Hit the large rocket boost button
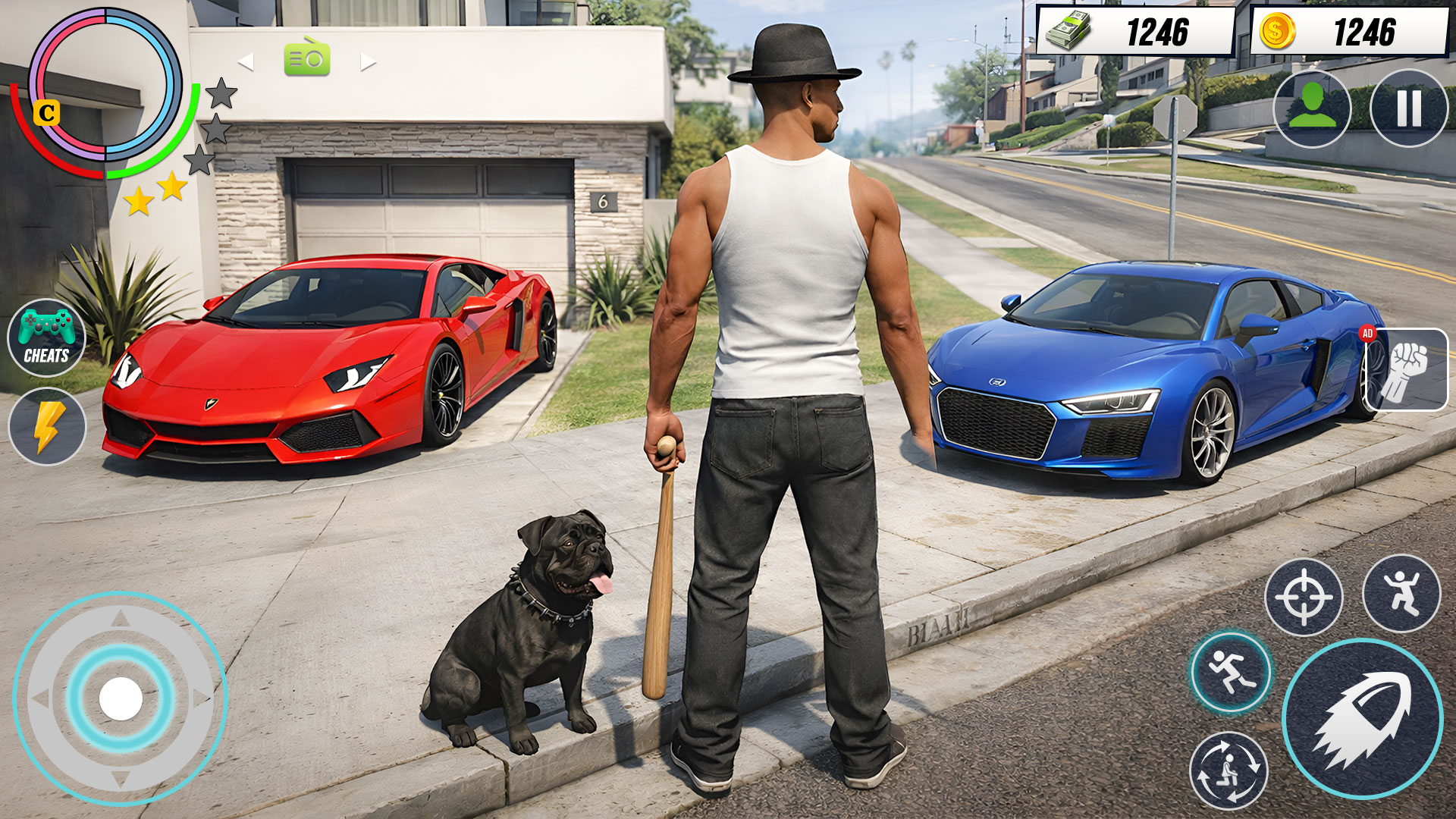 coord(1362,718)
